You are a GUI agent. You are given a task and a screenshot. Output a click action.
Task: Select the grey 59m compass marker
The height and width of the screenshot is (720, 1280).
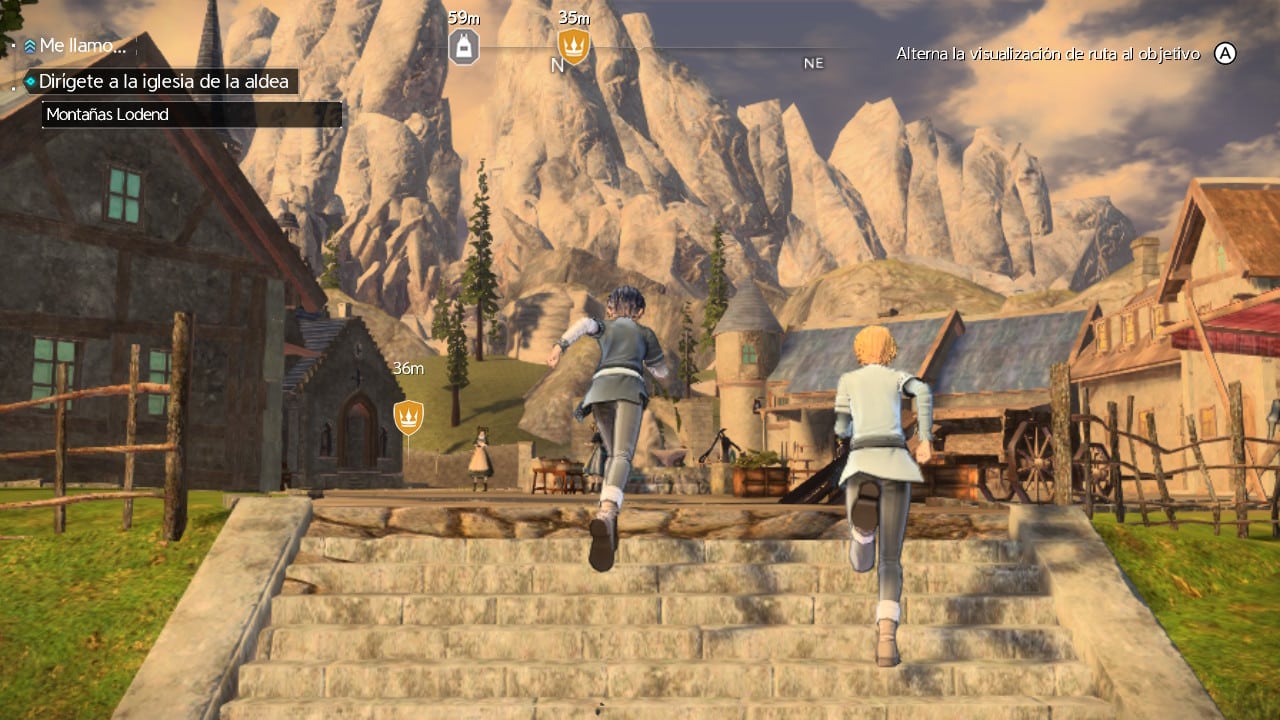click(x=463, y=46)
